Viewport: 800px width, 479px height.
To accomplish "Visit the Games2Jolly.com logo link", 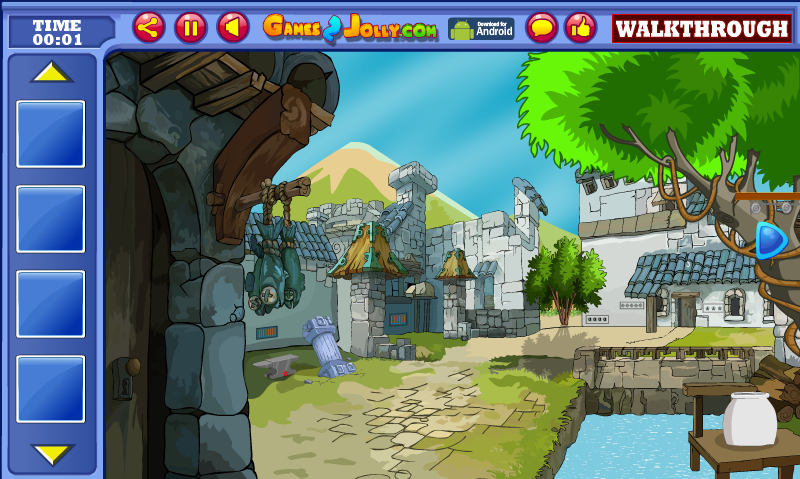I will click(x=350, y=28).
